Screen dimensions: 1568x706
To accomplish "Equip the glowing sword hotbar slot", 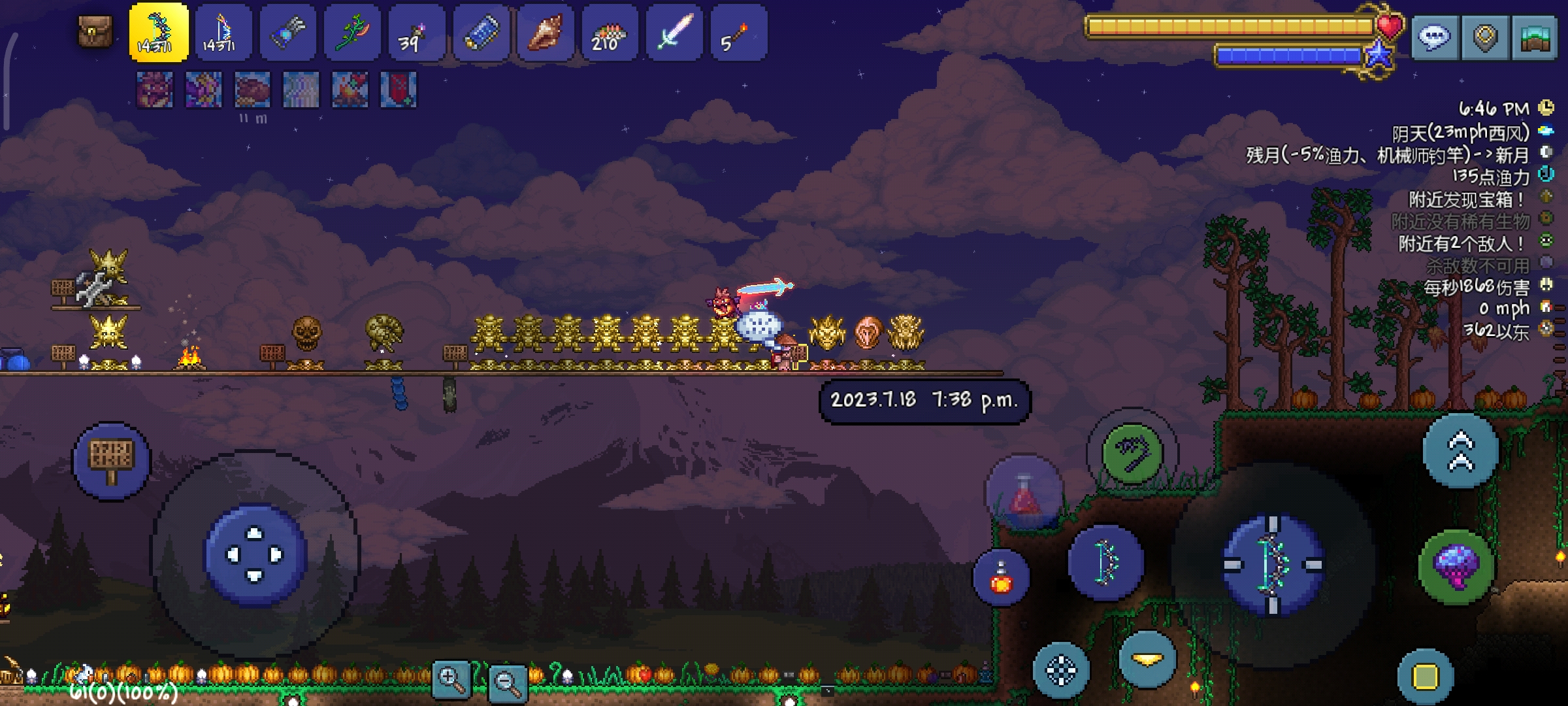I will click(674, 33).
